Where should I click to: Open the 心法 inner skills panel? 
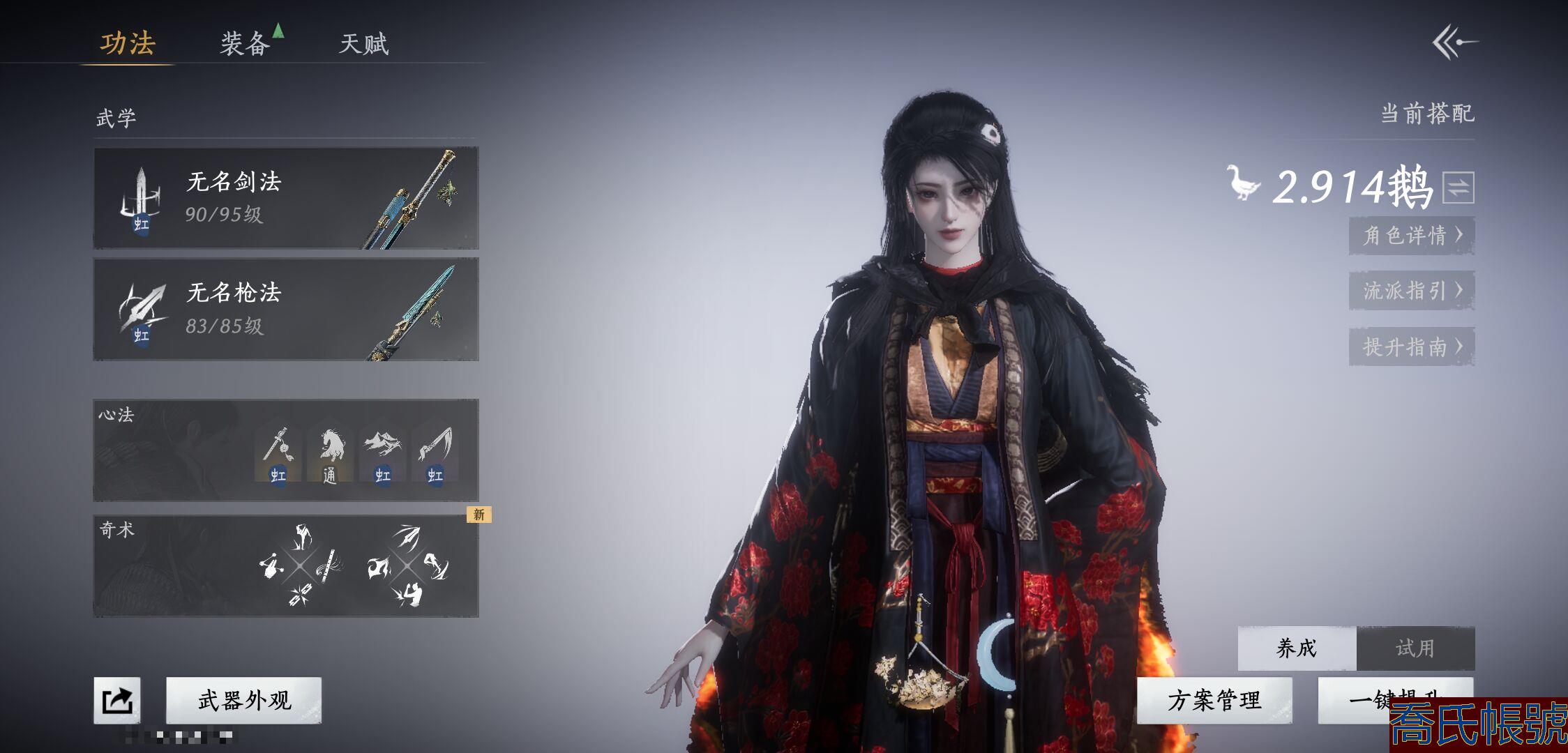pyautogui.click(x=174, y=450)
